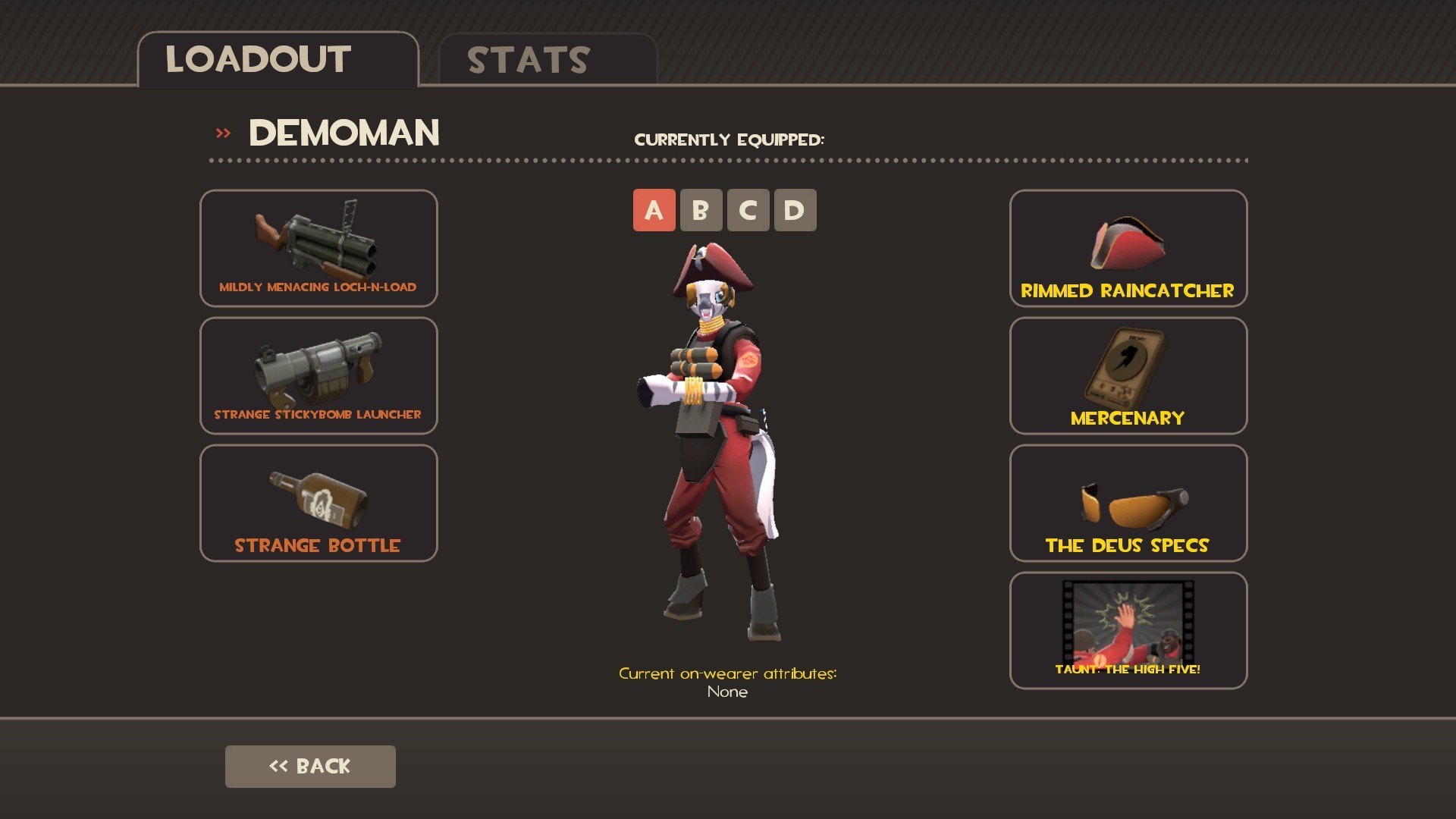Select the Strange Bottle melee slot

tap(318, 503)
